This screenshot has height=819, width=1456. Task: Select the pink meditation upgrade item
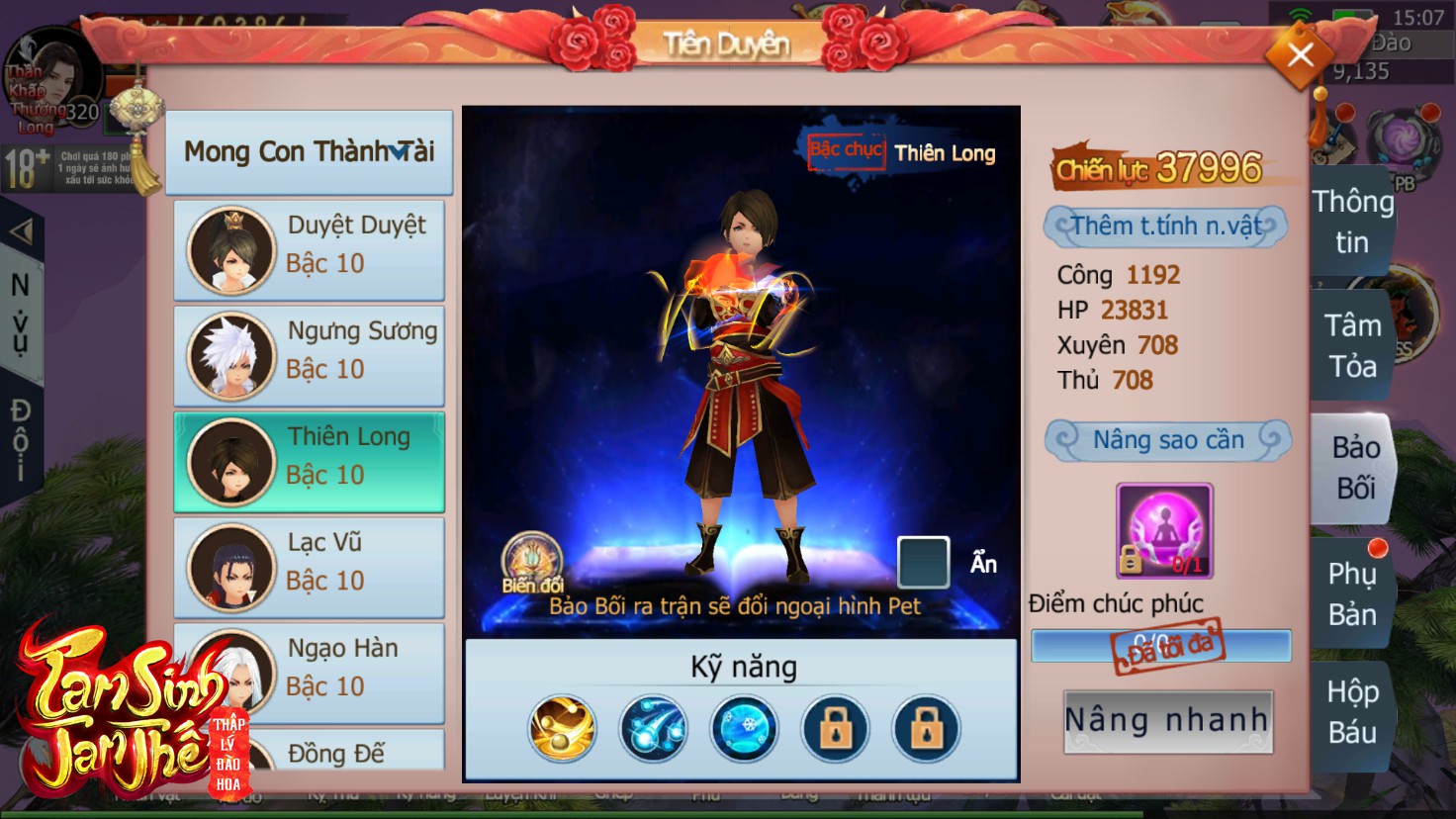1164,530
